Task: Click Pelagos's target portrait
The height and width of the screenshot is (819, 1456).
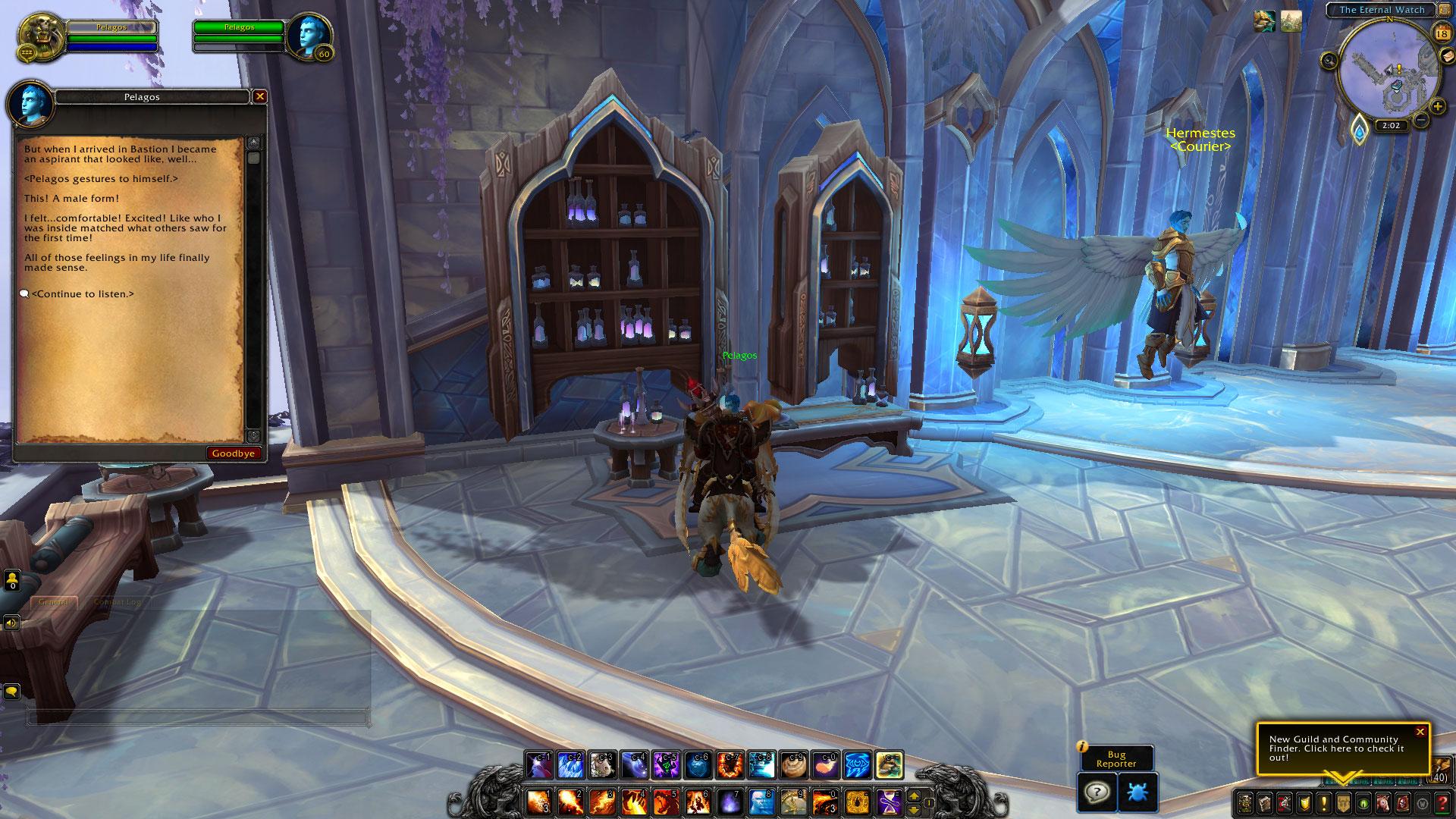Action: click(x=309, y=36)
